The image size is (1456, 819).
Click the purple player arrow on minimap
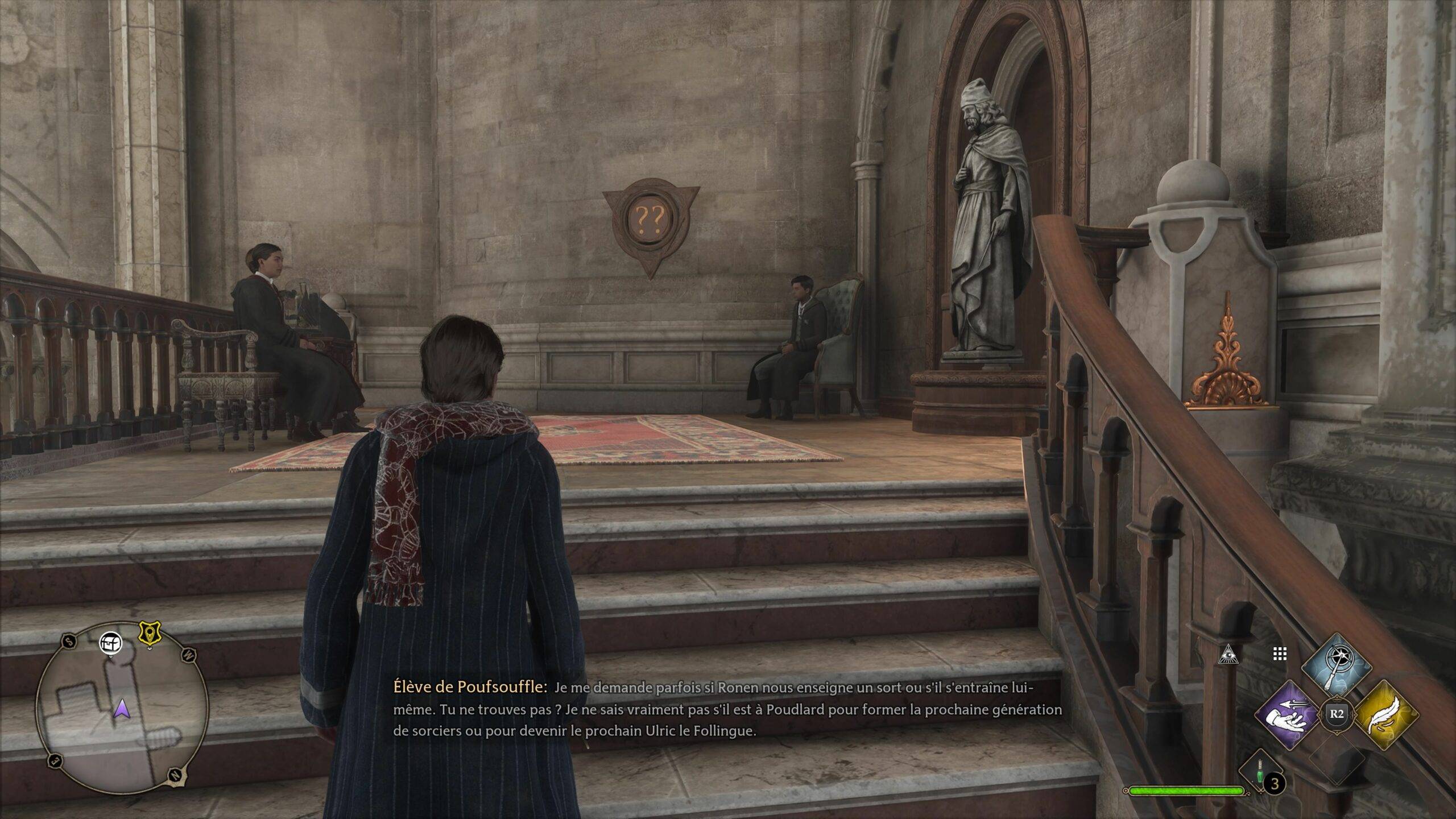[x=121, y=709]
